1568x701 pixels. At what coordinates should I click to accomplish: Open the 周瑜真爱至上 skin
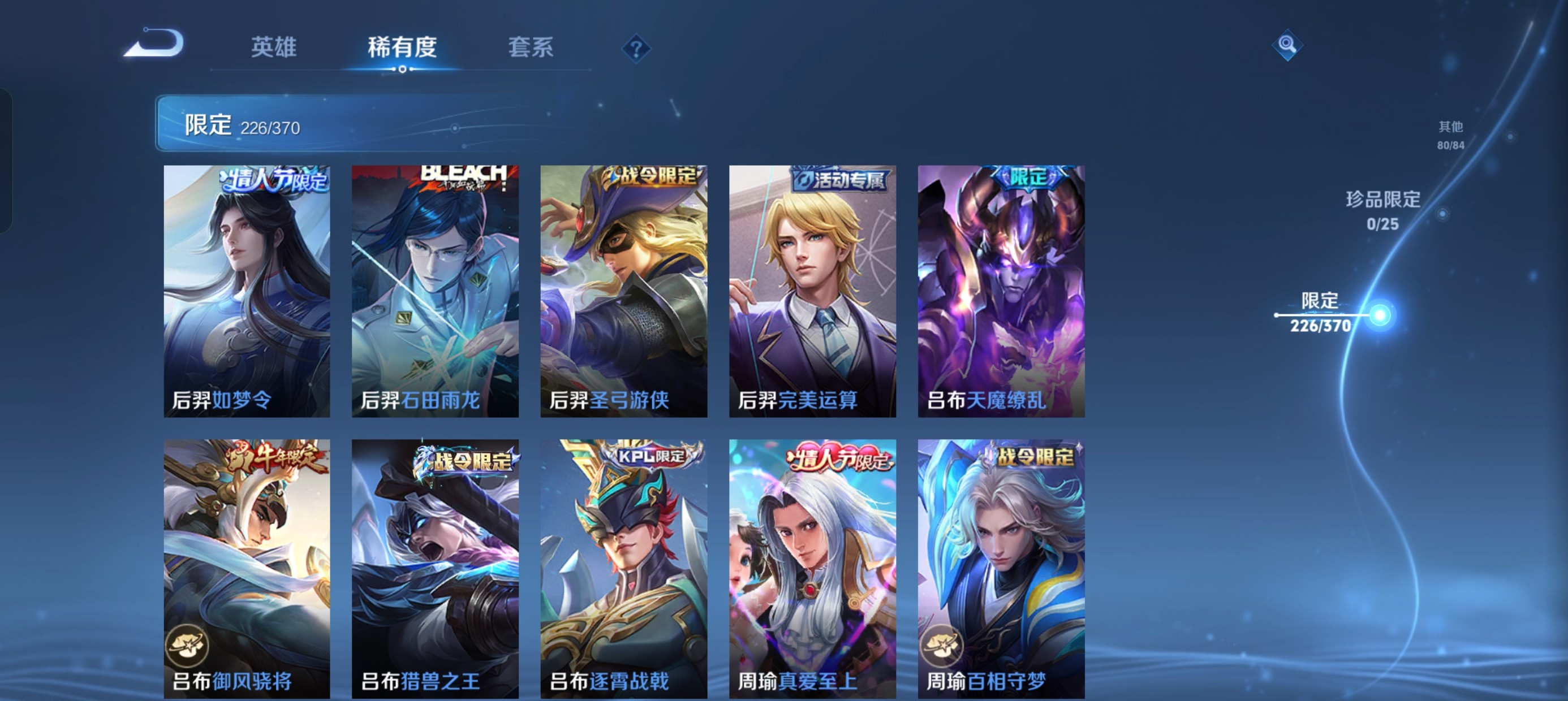[x=812, y=566]
